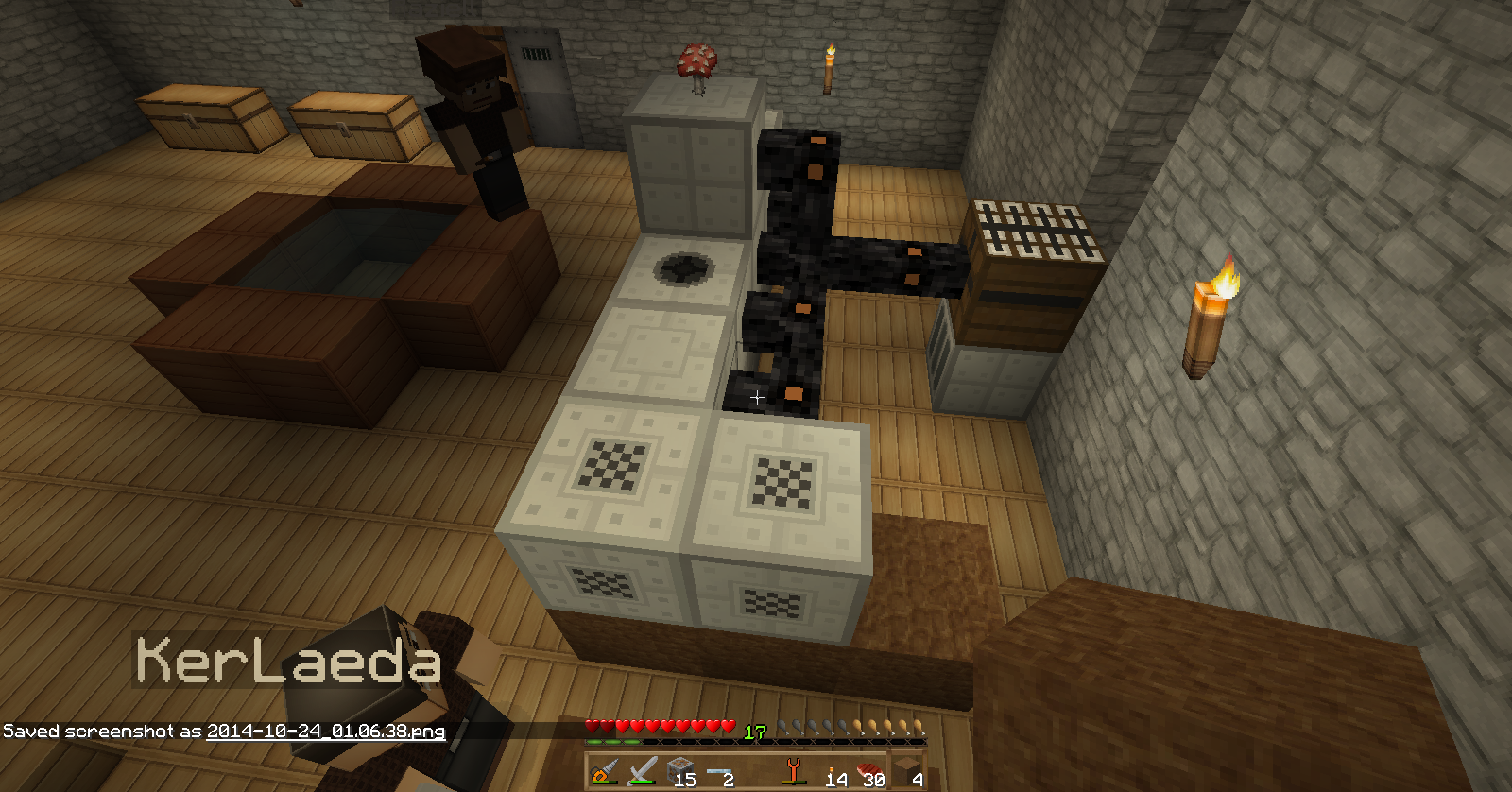Viewport: 1512px width, 792px height.
Task: Choose the ore block stack of 15
Action: 680,772
